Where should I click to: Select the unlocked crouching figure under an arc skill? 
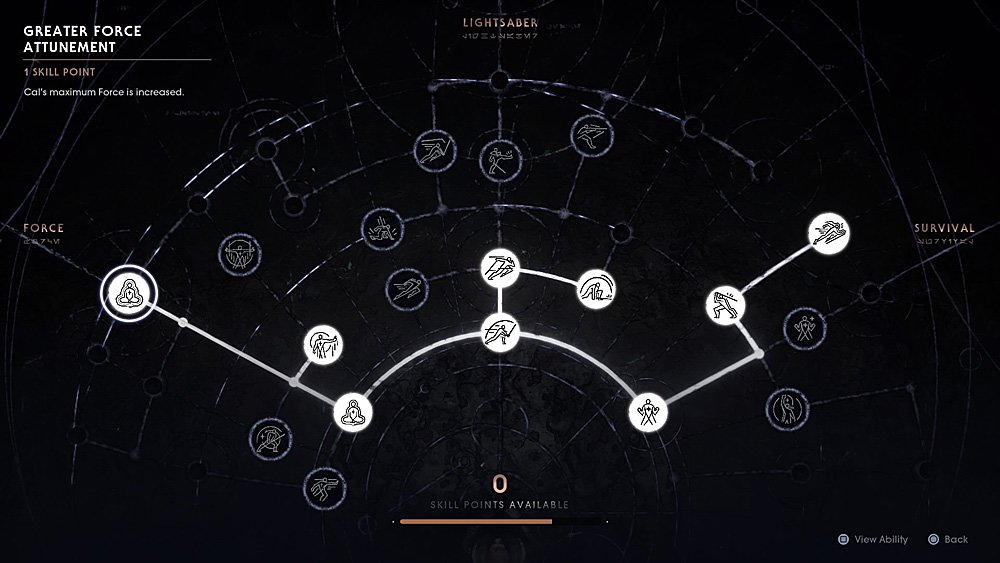click(597, 290)
